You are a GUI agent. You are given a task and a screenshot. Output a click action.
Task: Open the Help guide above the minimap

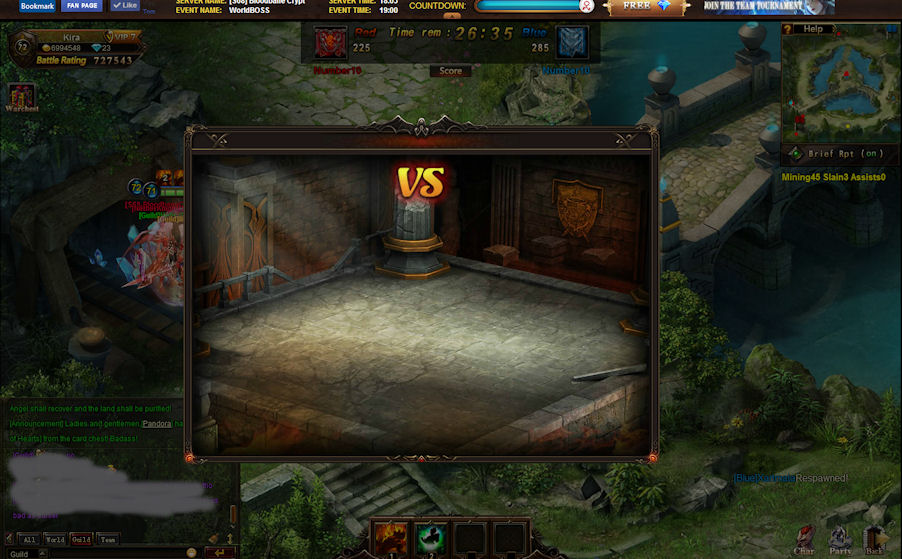point(813,29)
